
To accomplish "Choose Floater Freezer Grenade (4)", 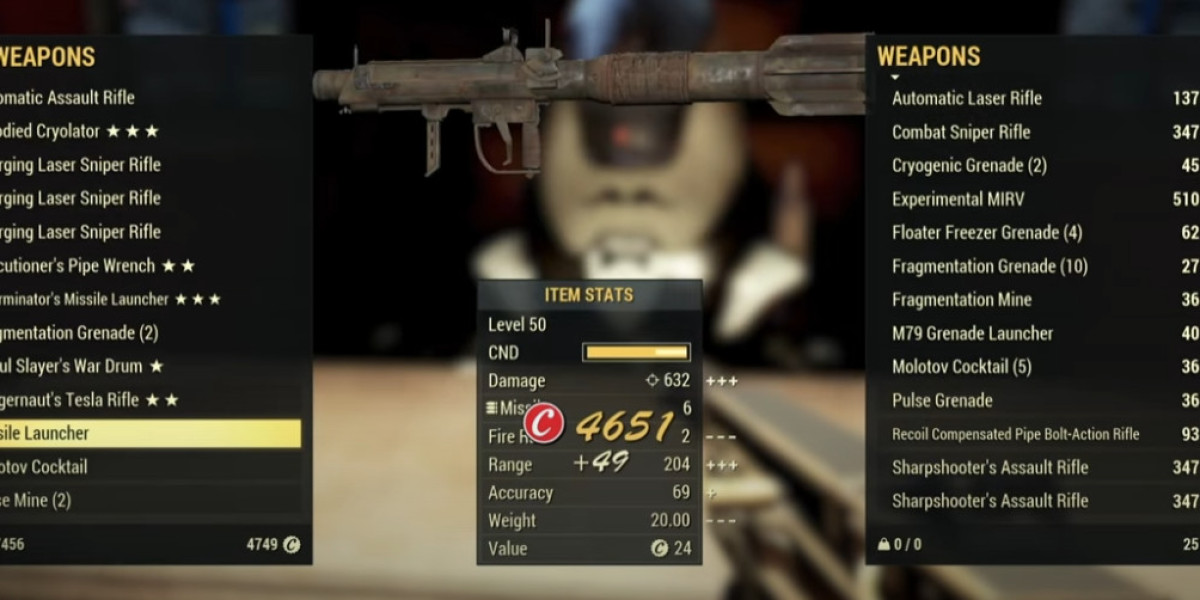I will pos(986,233).
